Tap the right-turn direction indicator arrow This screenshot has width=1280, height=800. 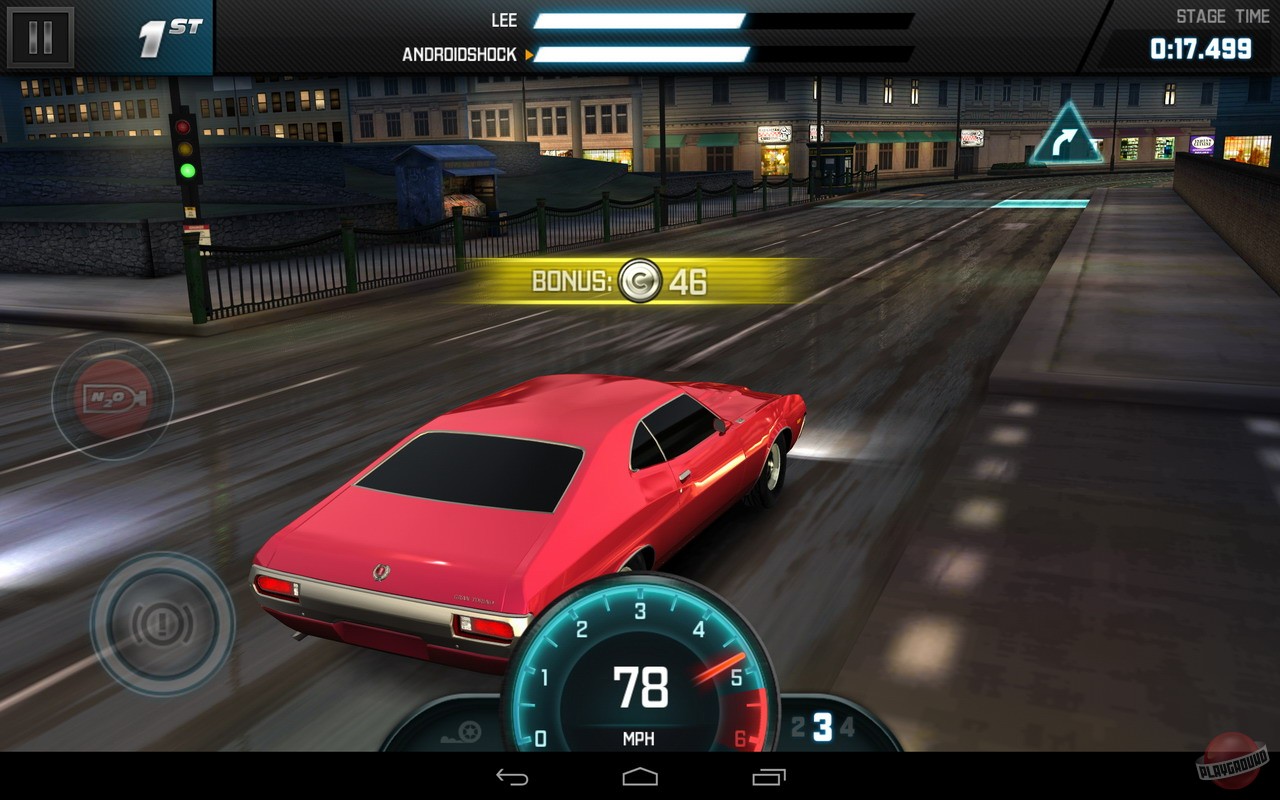click(1063, 140)
